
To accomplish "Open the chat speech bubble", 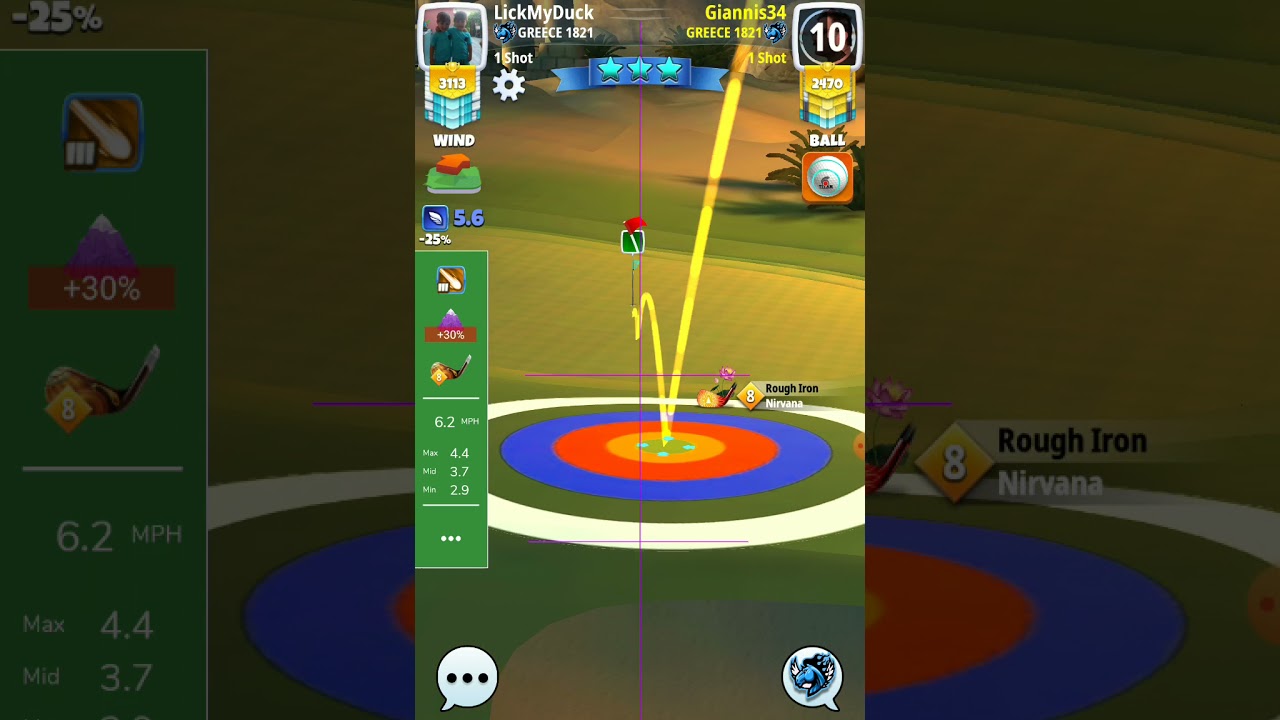I will [x=467, y=677].
